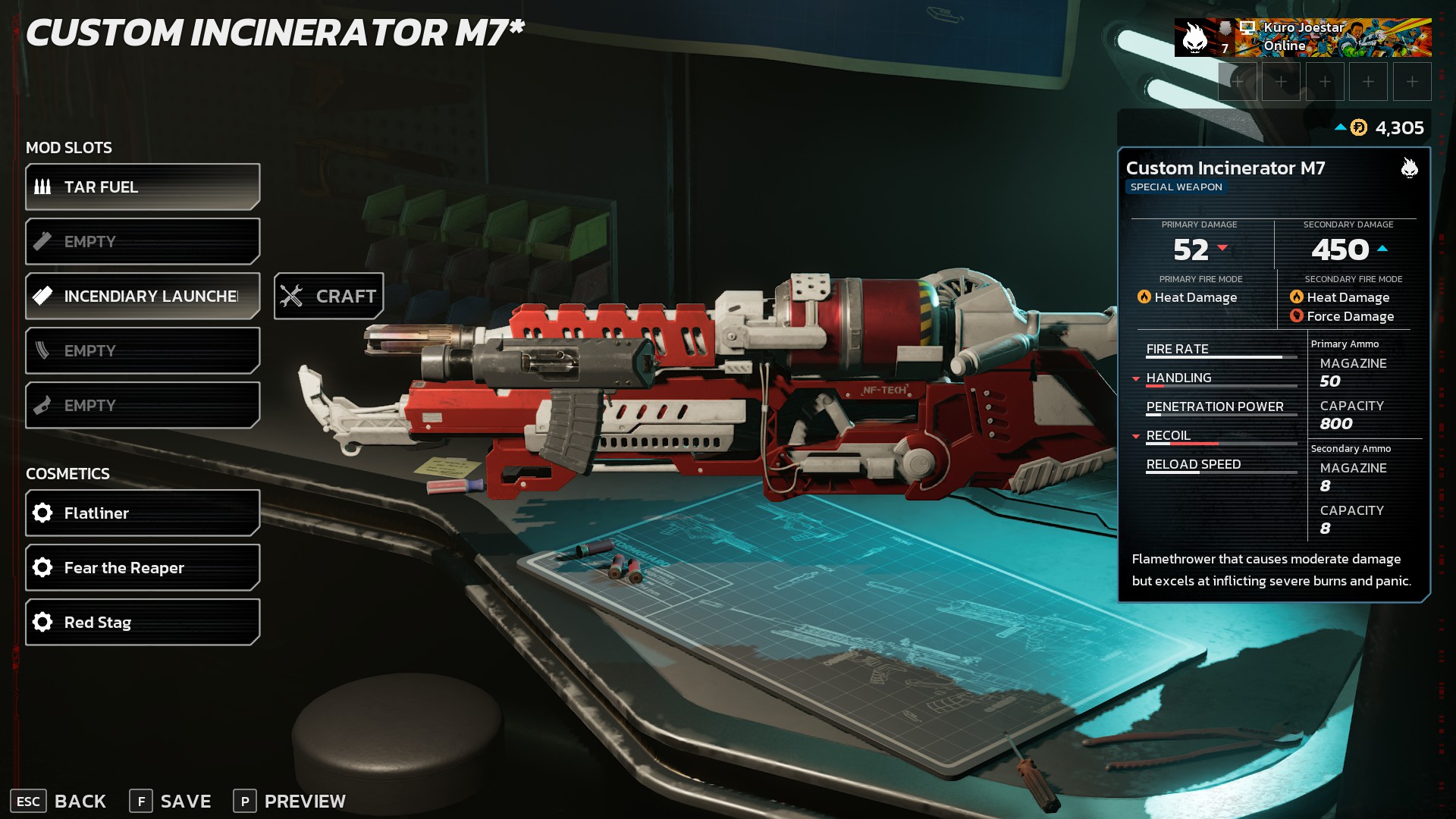Open the Incendiary Launcher mod slot
1456x819 pixels.
pos(143,297)
